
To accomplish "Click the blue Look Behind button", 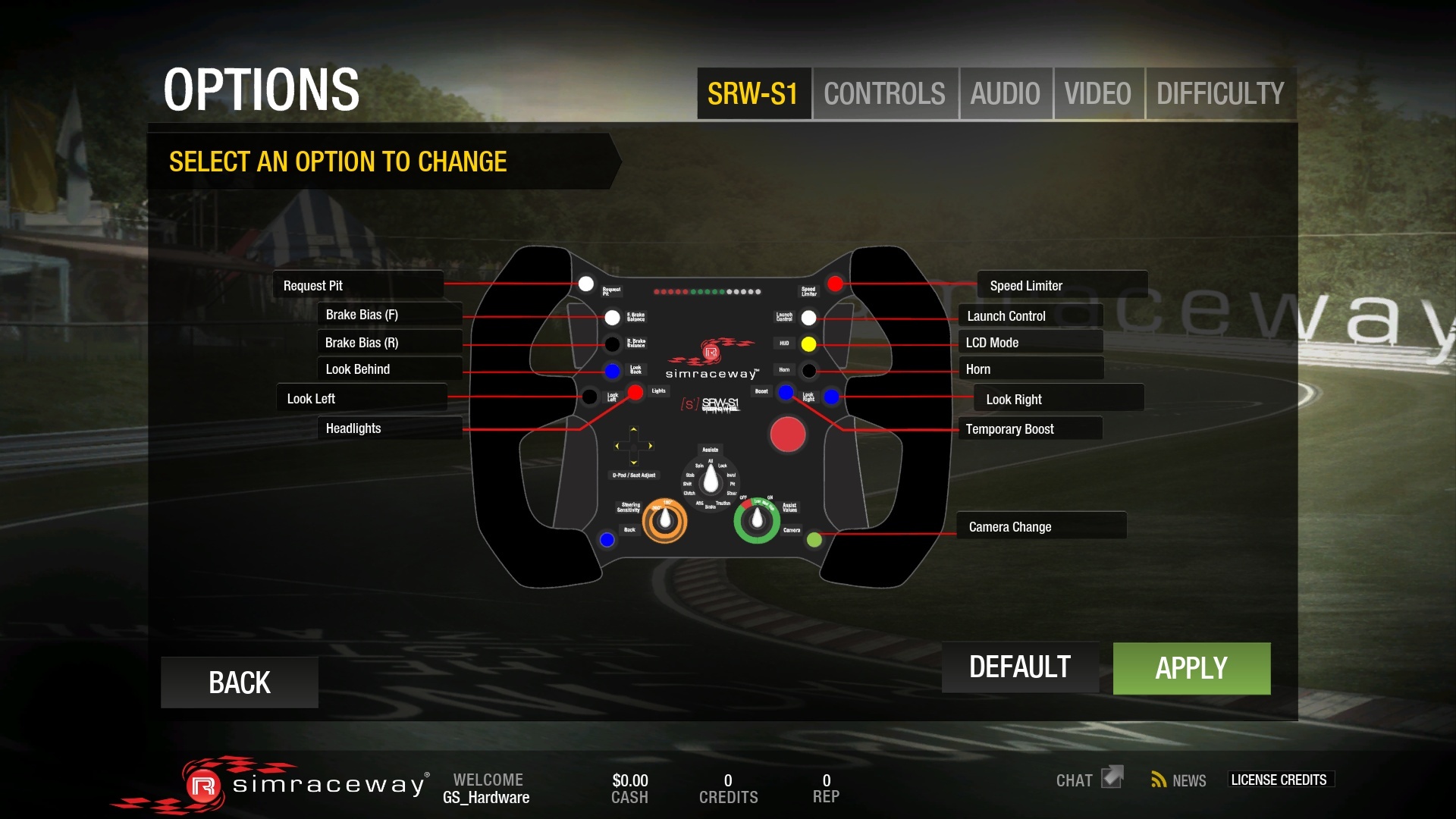I will coord(611,371).
